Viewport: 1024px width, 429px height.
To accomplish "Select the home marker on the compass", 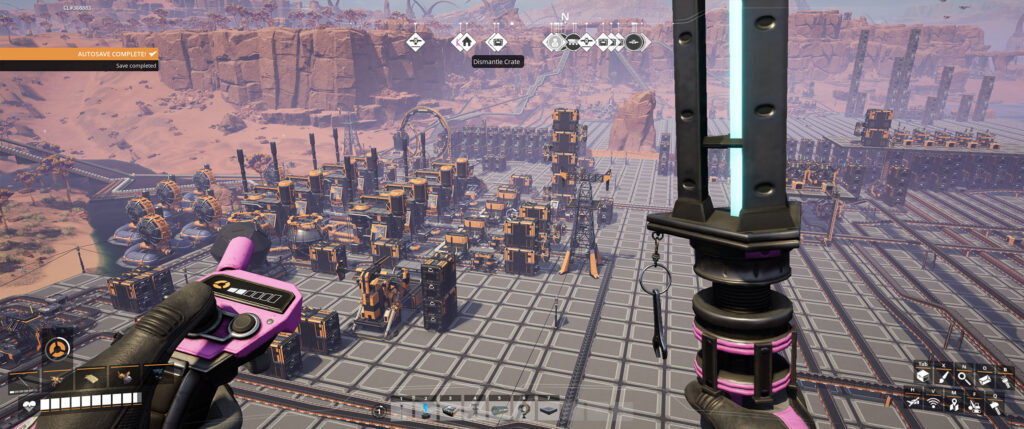I will point(463,42).
